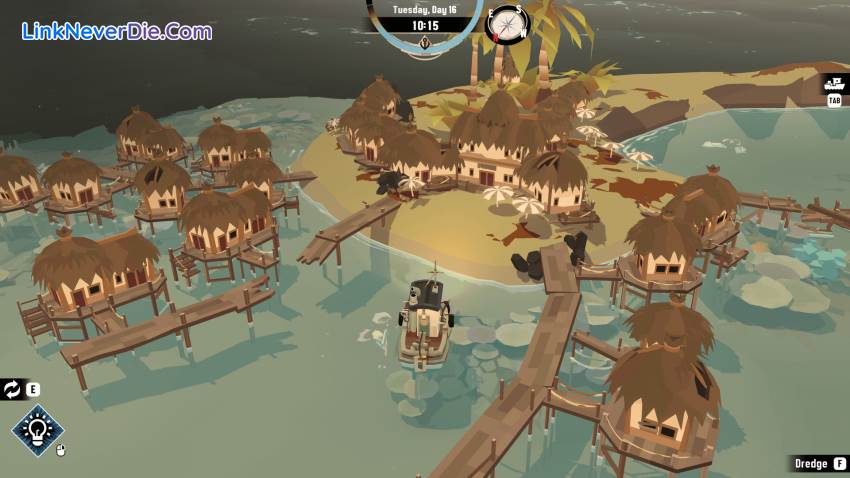Click the LinkNeverDie.Com watermark
850x478 pixels.
116,31
